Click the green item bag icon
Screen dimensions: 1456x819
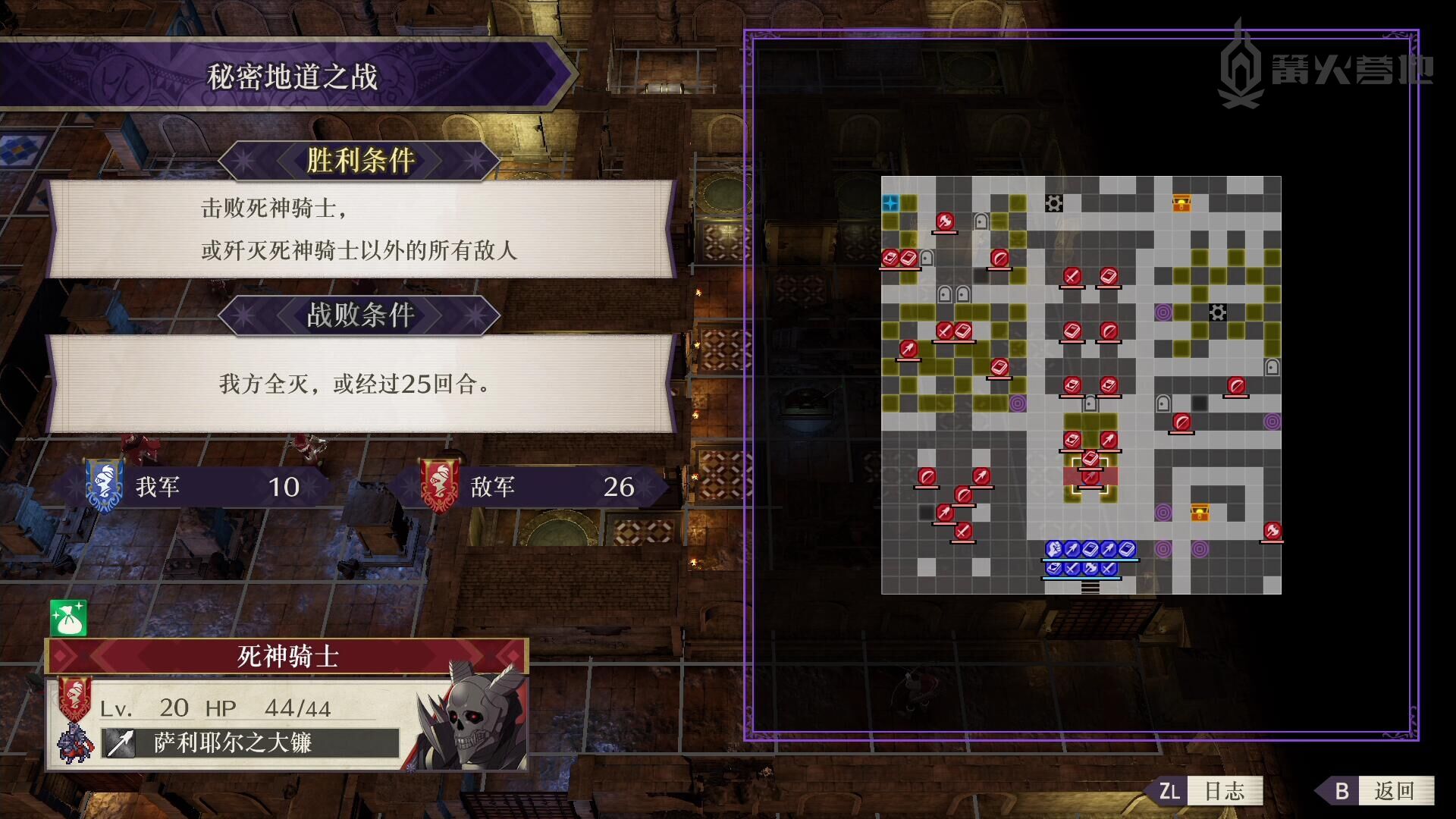click(68, 618)
